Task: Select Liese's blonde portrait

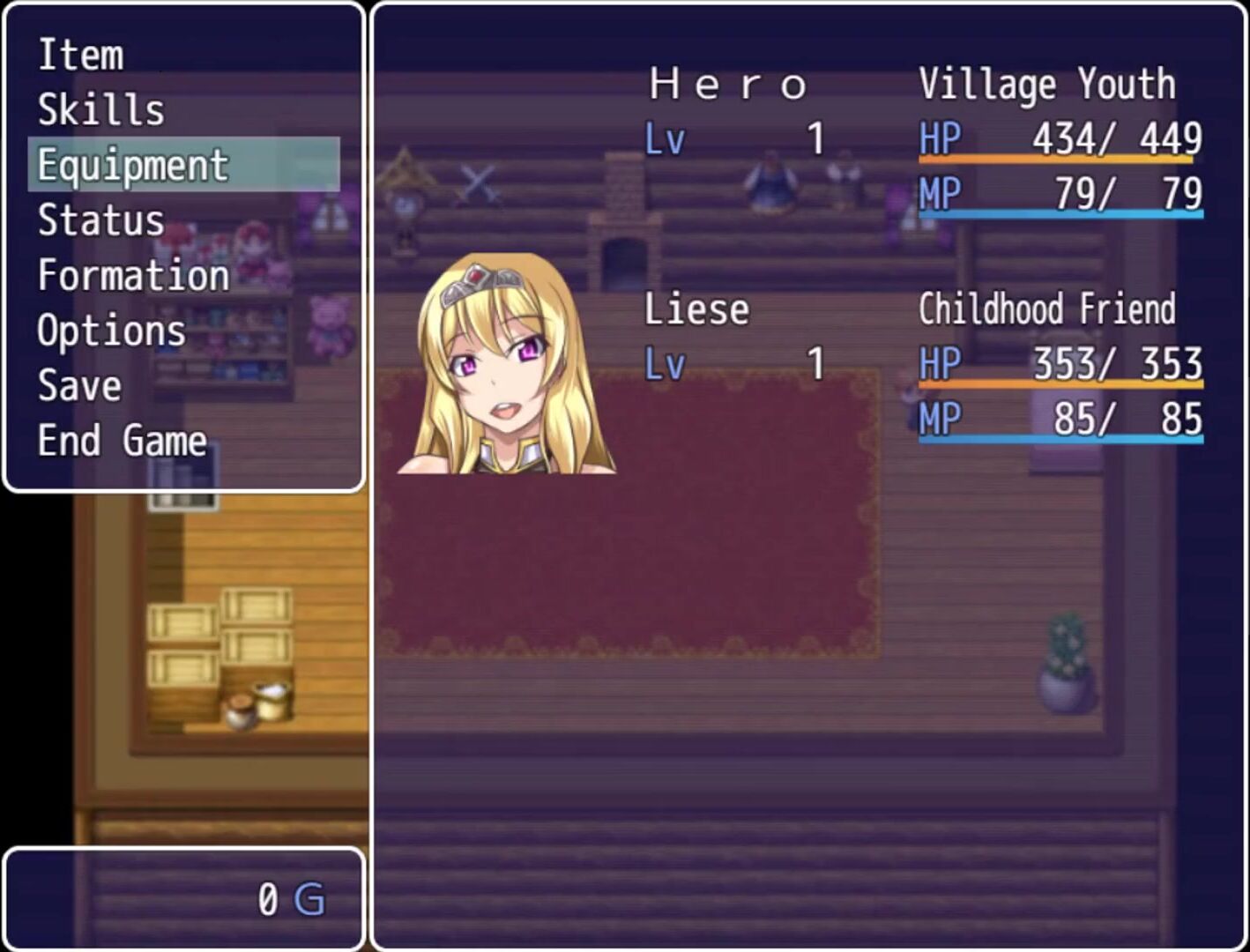Action: point(507,365)
